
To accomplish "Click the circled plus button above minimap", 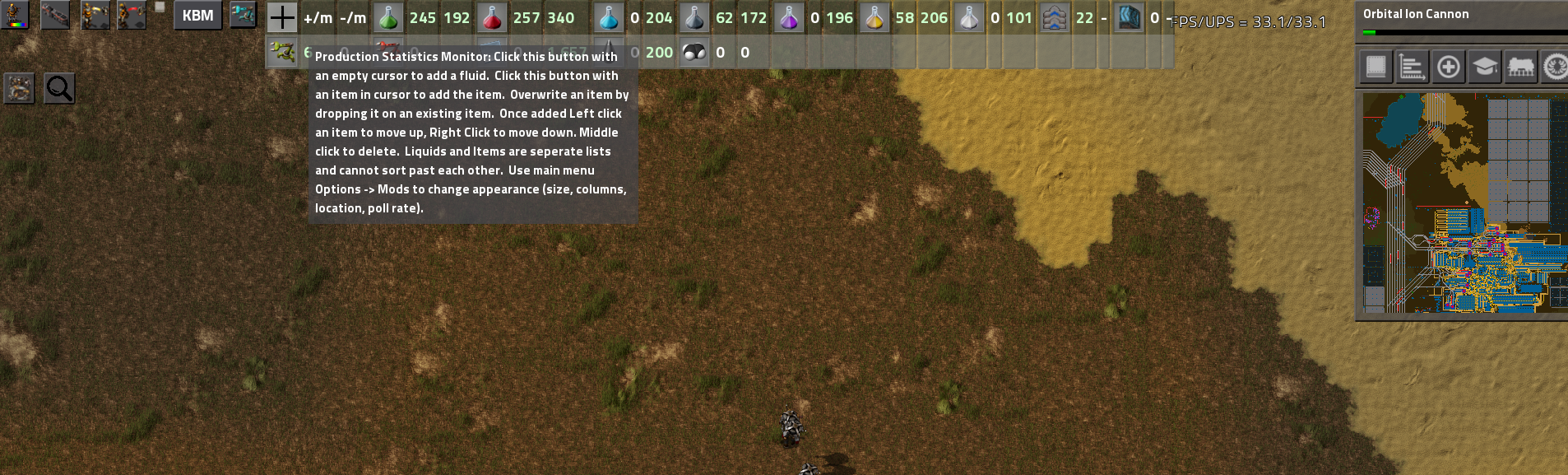I will 1448,67.
